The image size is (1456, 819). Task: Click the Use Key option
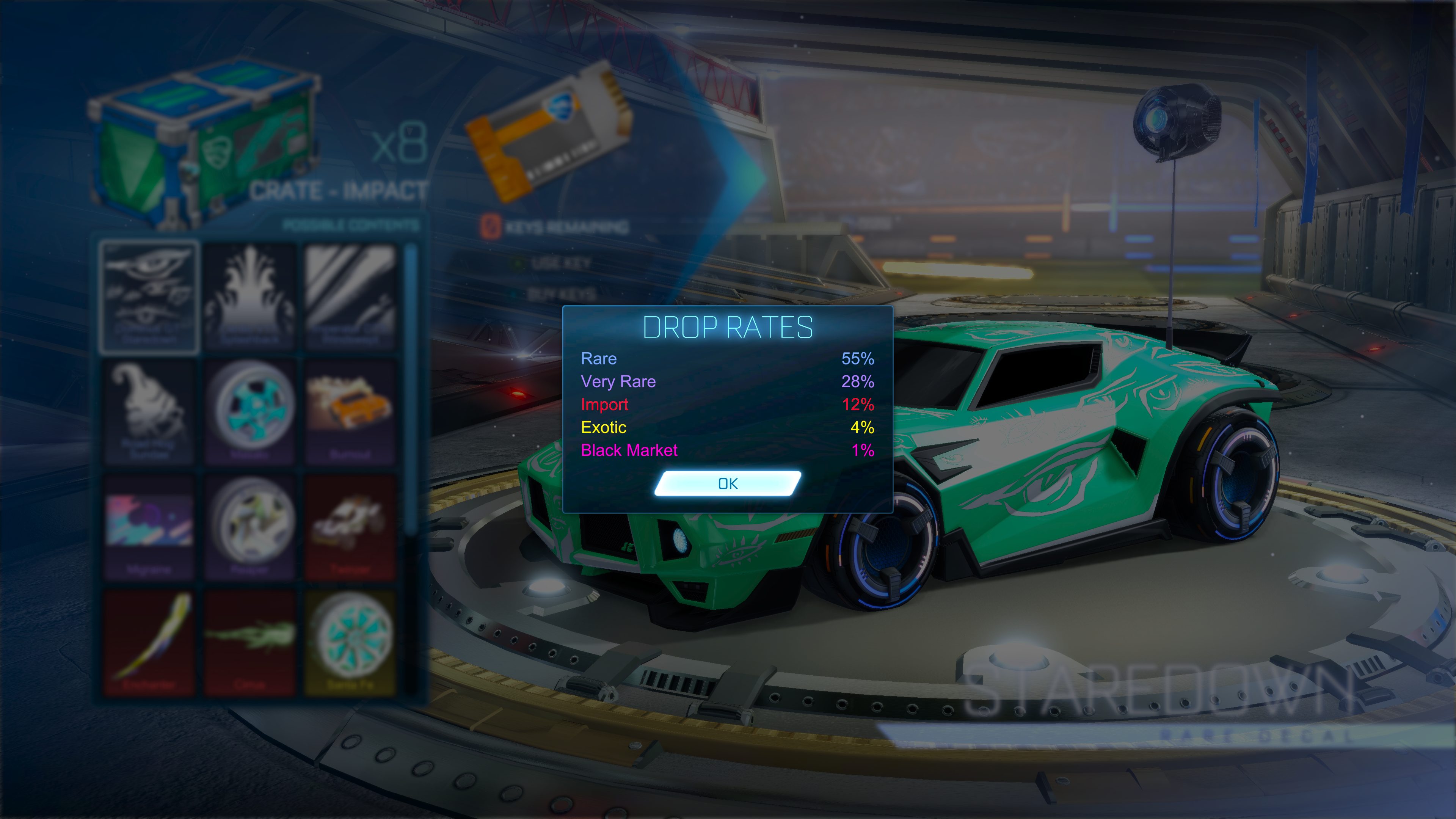pos(560,264)
